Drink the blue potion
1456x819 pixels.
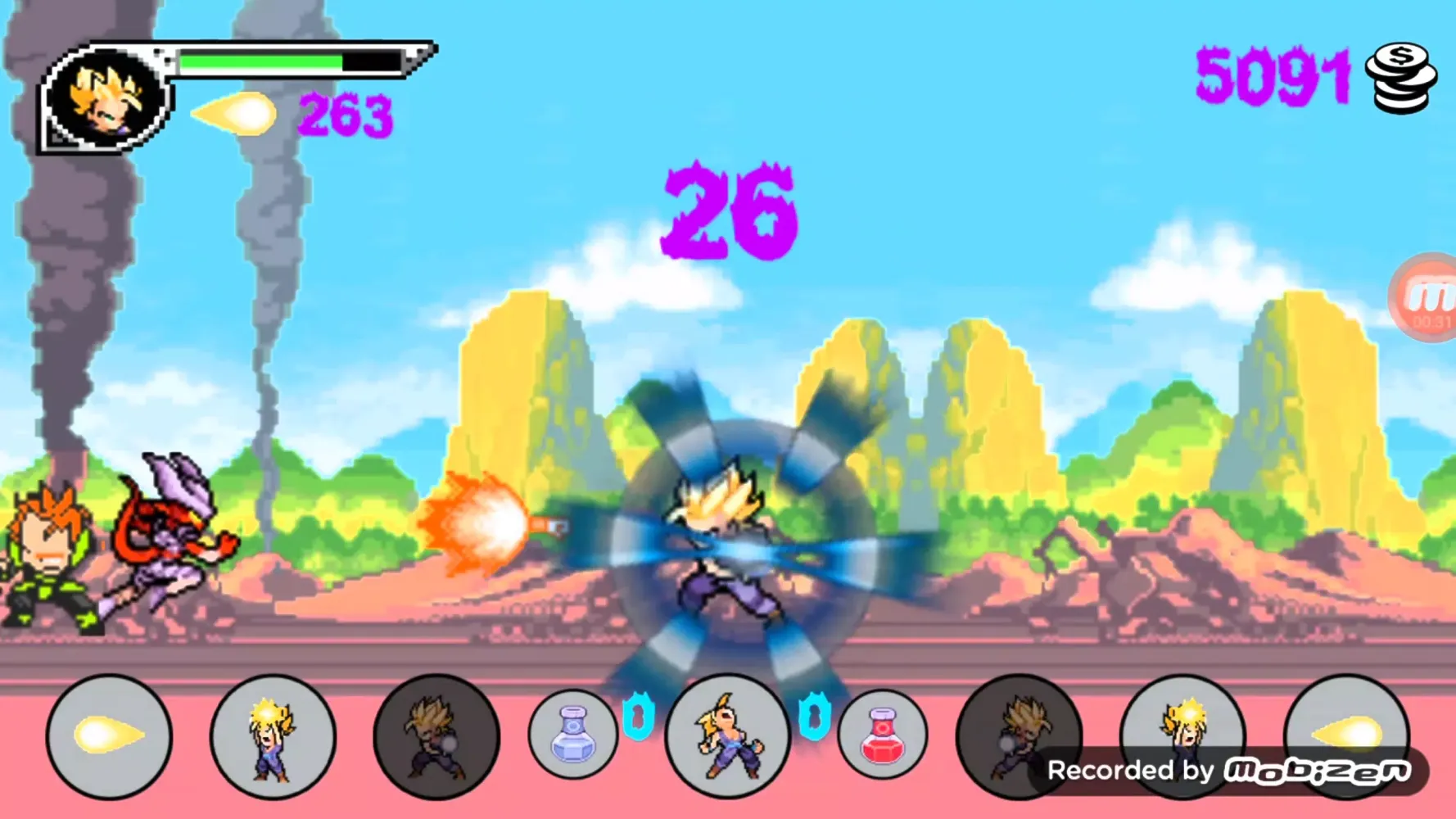(x=572, y=733)
